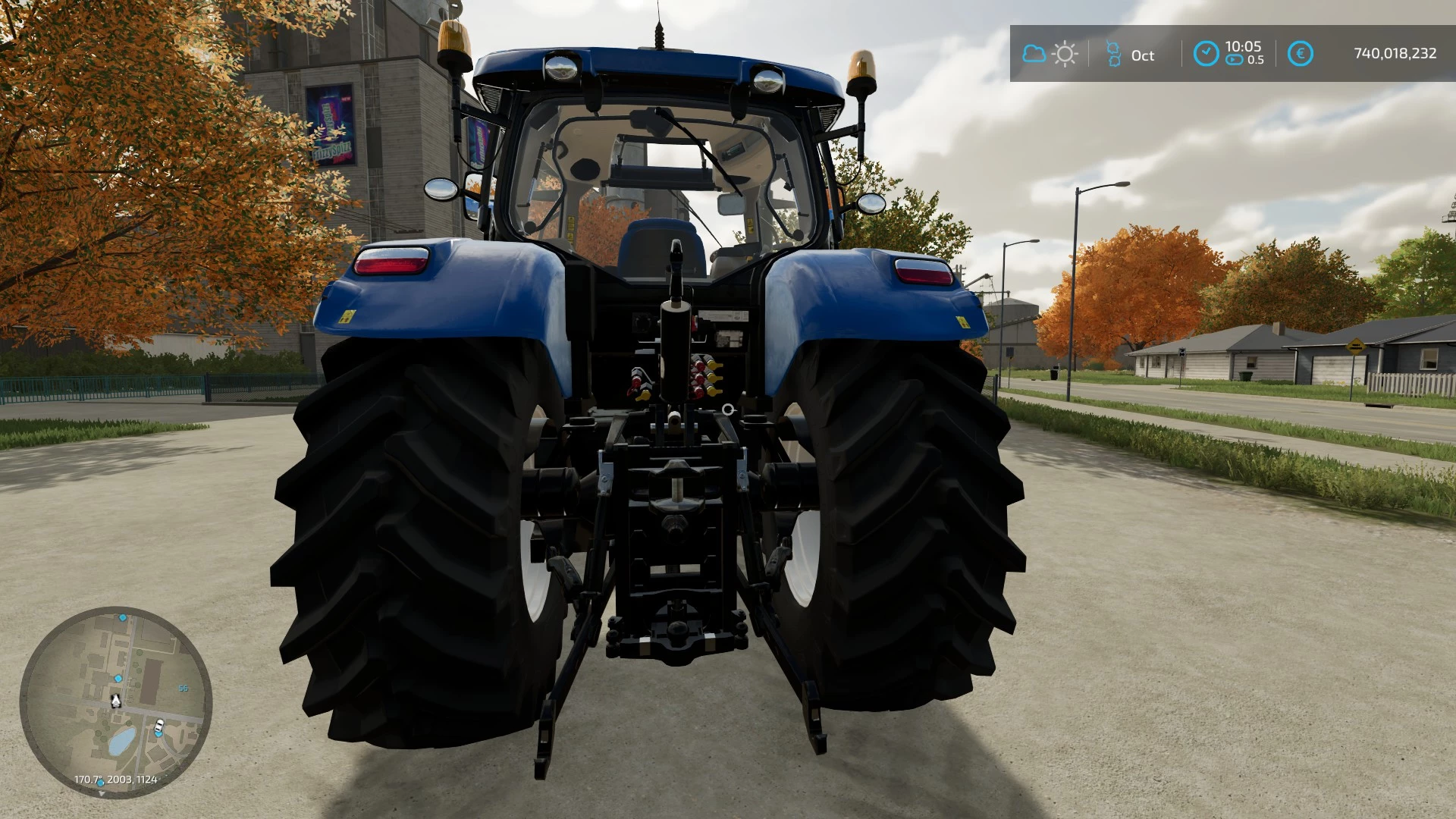The image size is (1456, 819).
Task: Click the circular minimap
Action: click(115, 701)
